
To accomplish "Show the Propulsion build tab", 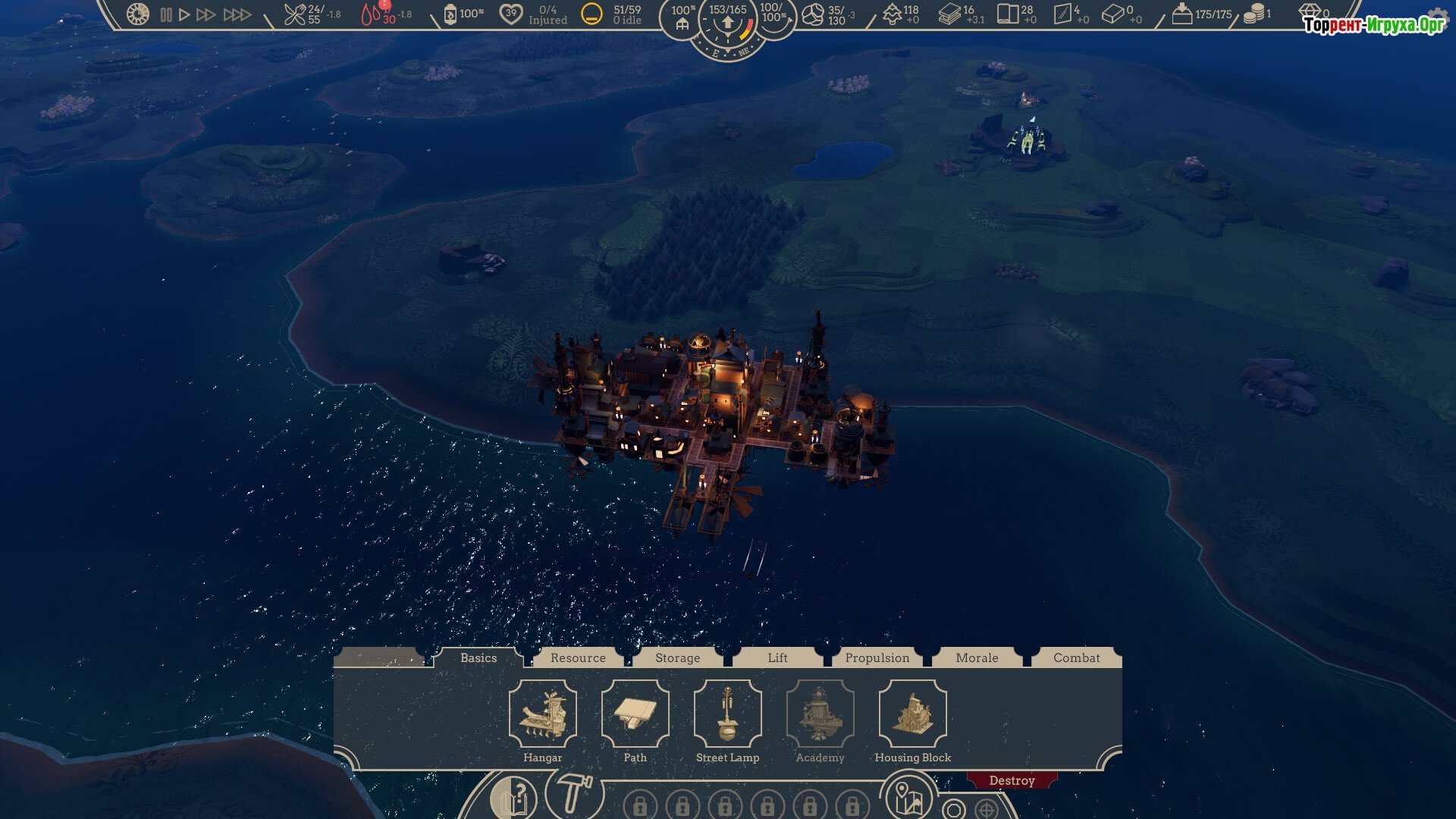I will pos(877,658).
